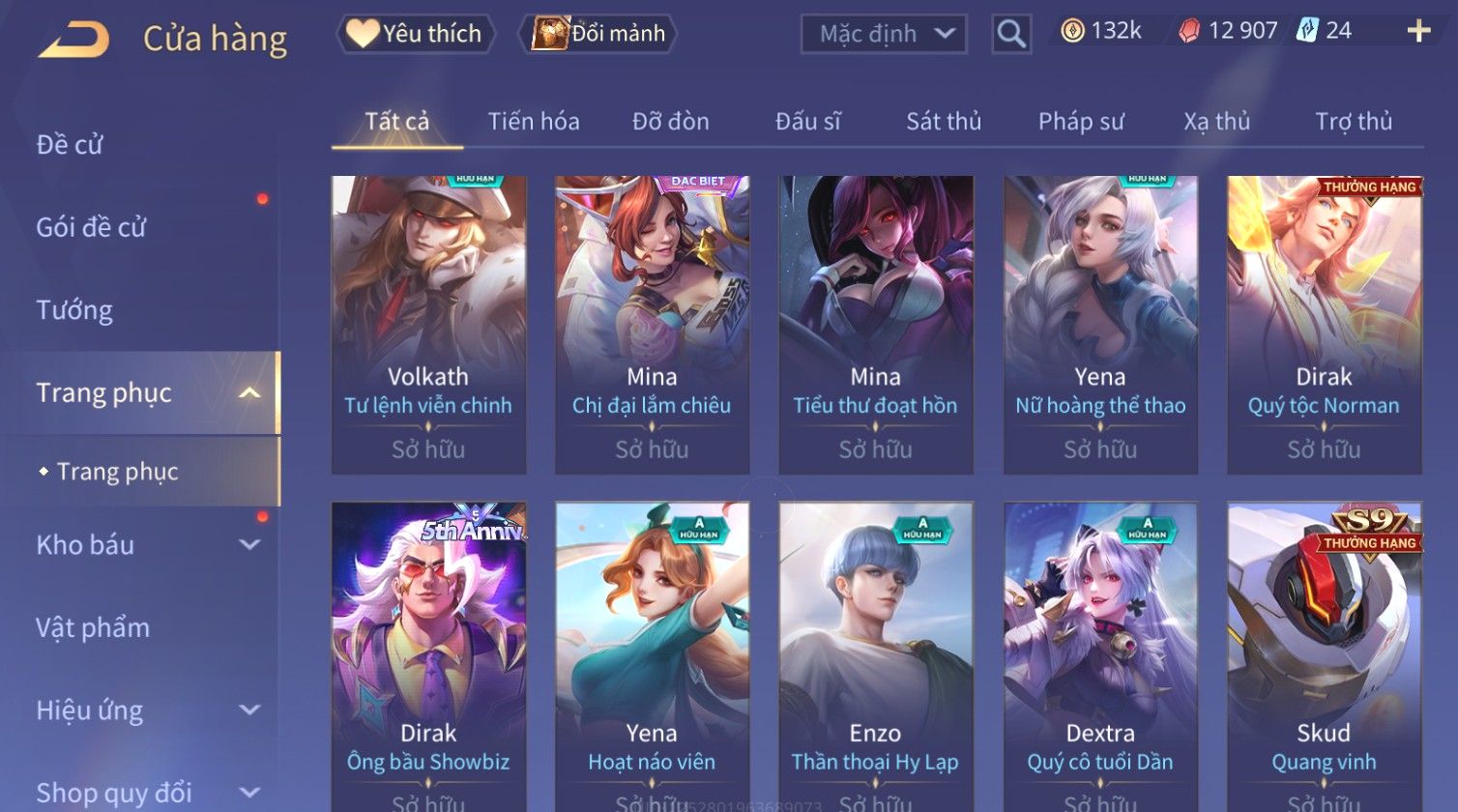Open Skud Quang vinh skin card
The height and width of the screenshot is (812, 1458).
click(1324, 657)
